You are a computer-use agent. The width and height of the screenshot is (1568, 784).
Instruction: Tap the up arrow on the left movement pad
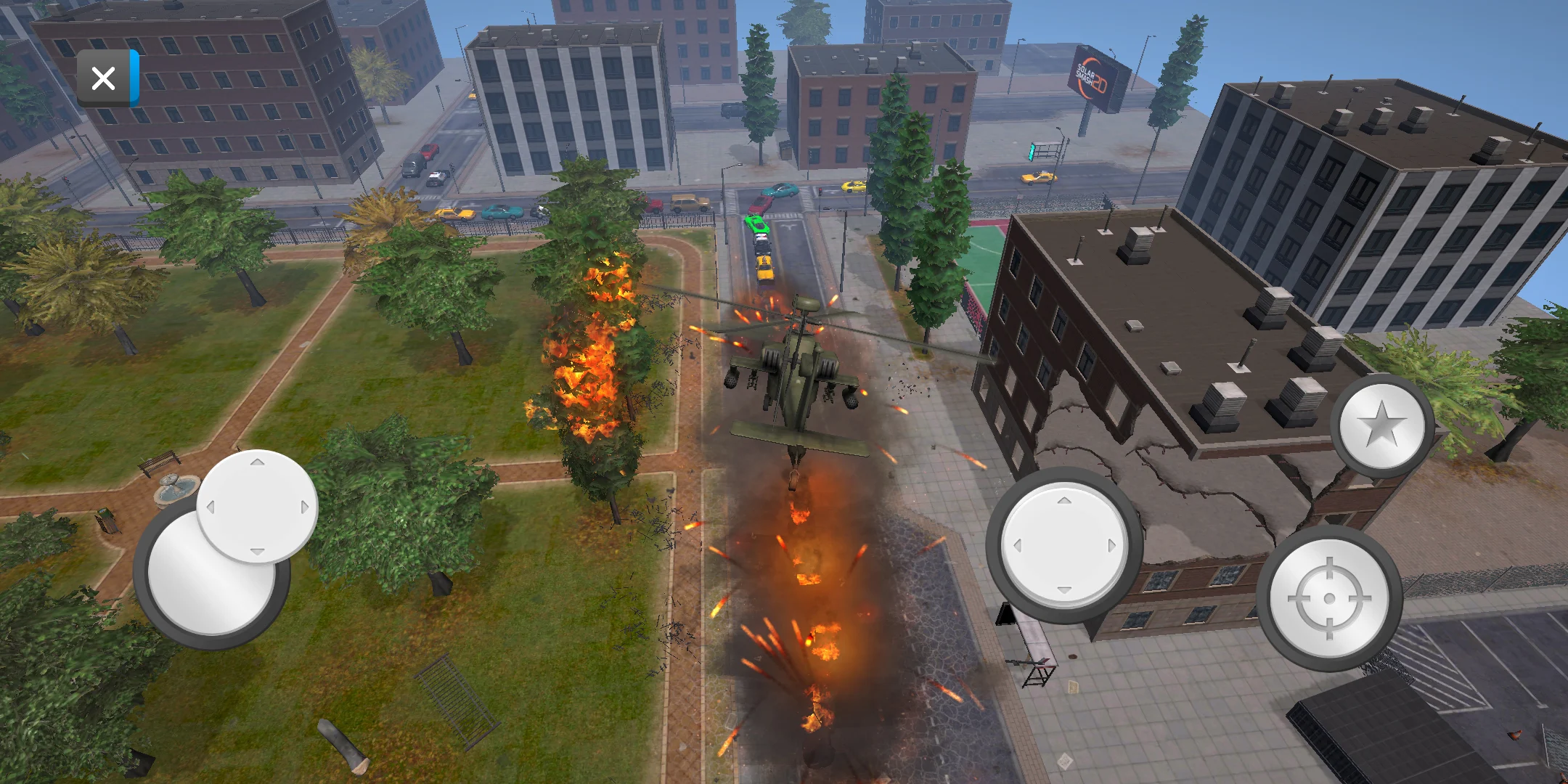click(258, 462)
